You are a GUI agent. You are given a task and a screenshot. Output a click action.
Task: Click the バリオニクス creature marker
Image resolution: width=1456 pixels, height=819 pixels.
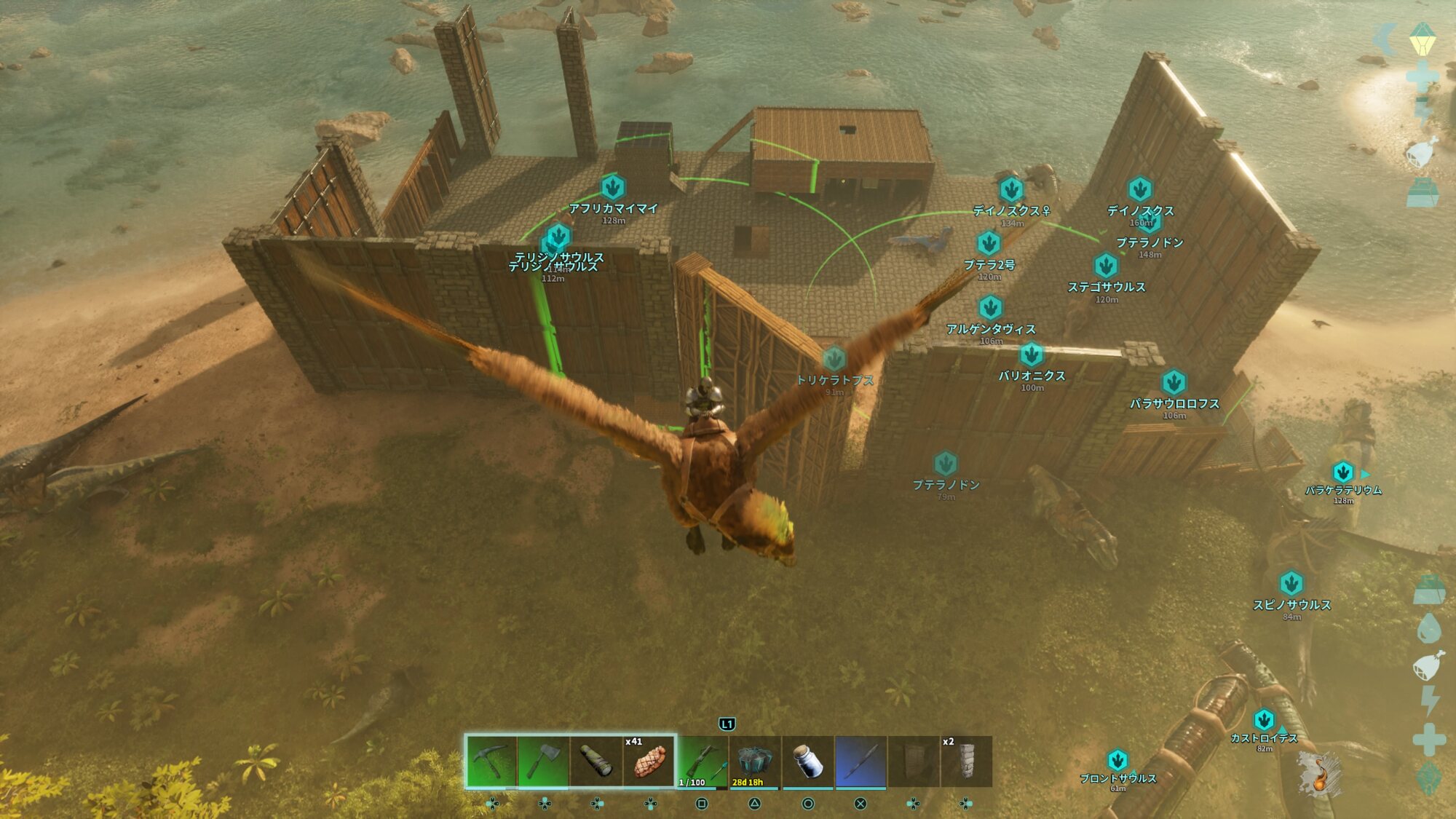pyautogui.click(x=1031, y=355)
